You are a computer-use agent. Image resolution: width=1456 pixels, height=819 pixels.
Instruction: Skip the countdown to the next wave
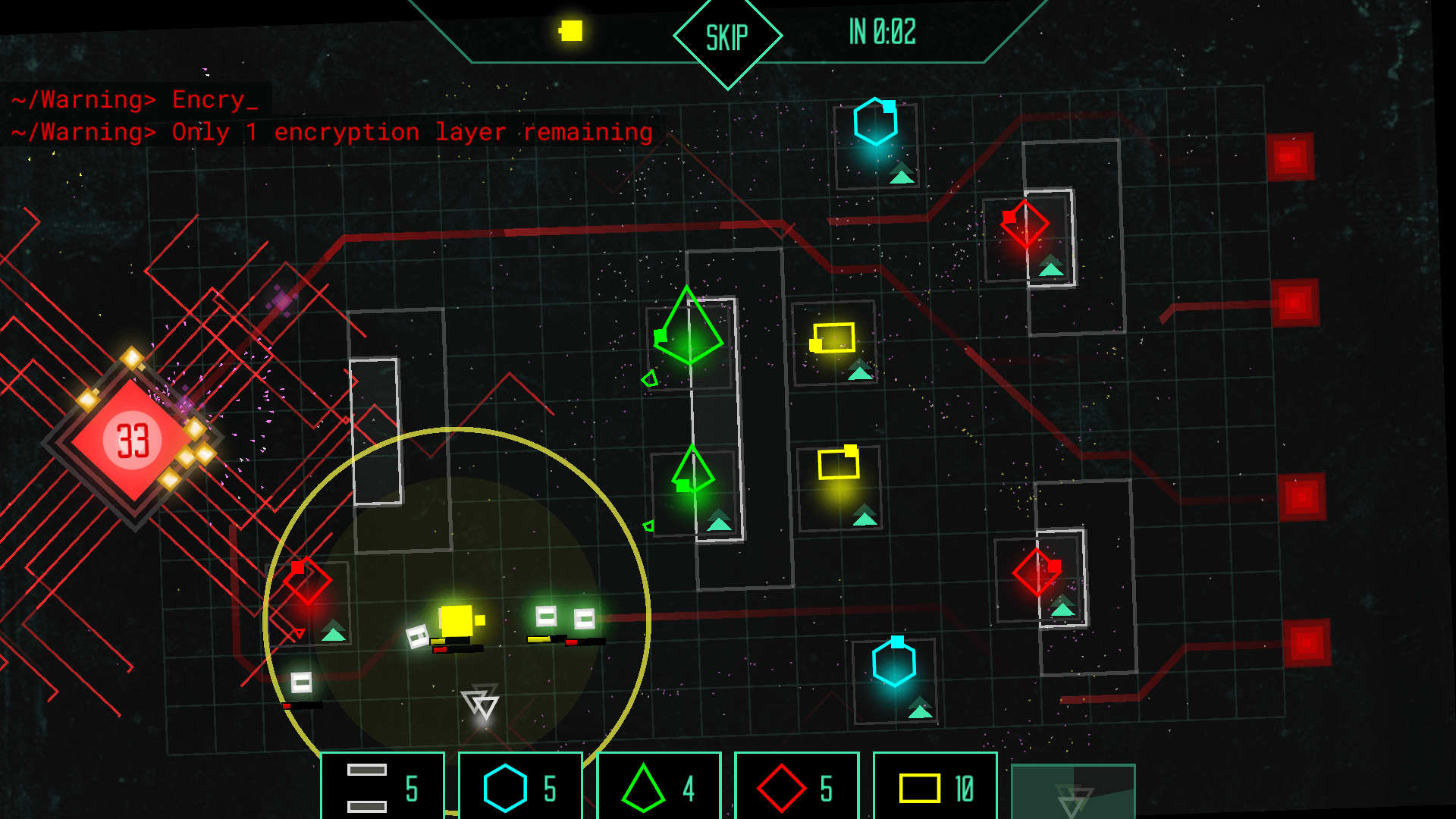tap(727, 37)
